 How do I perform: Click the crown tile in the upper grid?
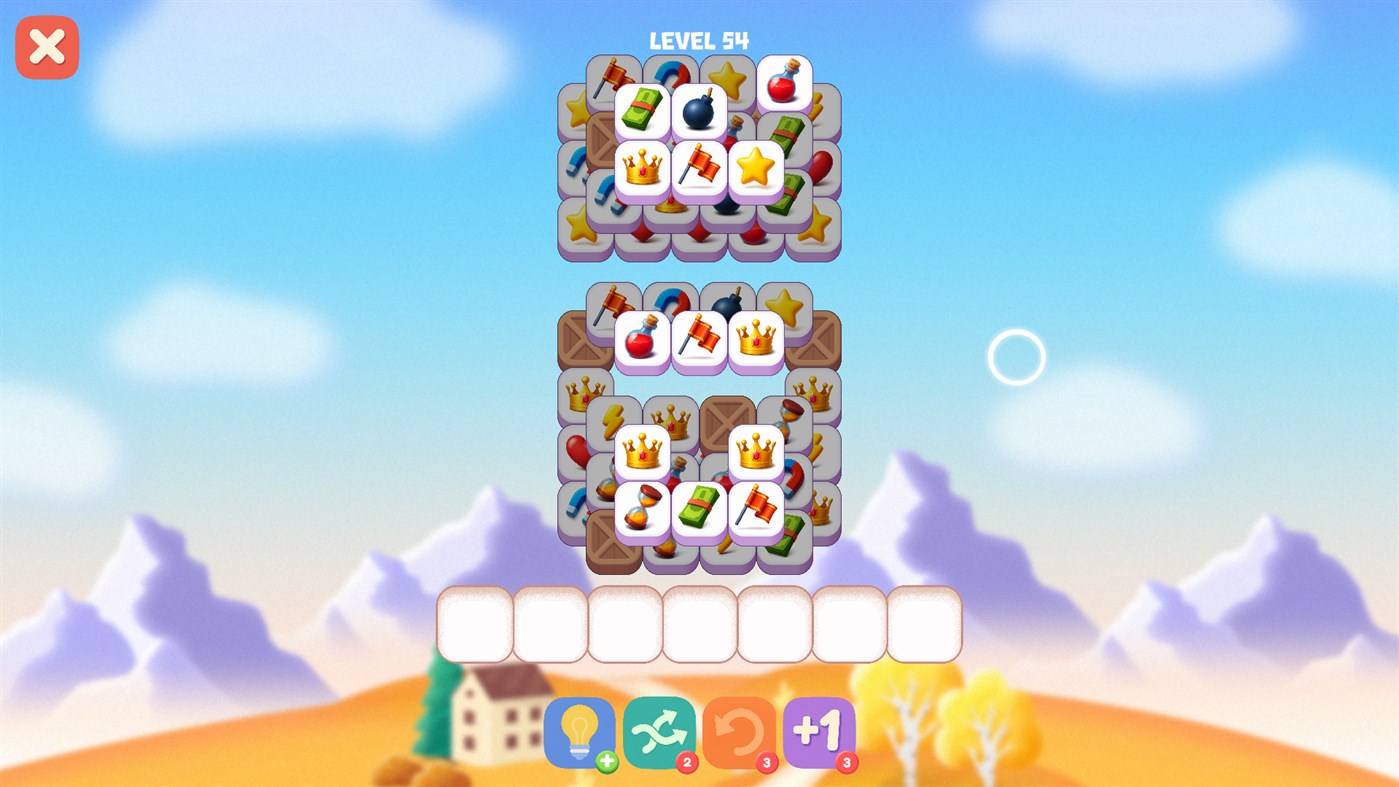pyautogui.click(x=641, y=167)
